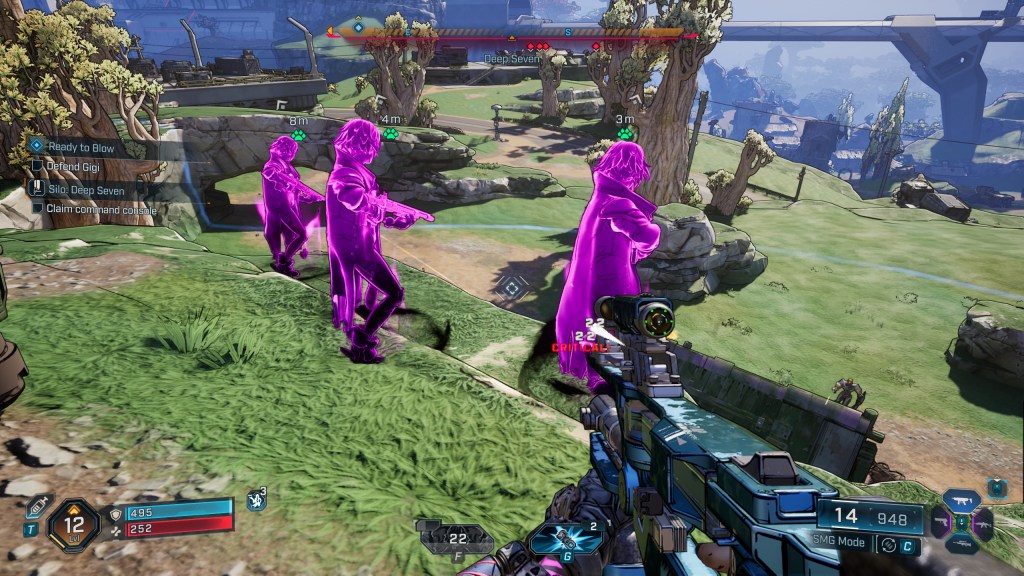This screenshot has height=576, width=1024.
Task: Click the Defend Gigi objective checkbox
Action: 38,166
